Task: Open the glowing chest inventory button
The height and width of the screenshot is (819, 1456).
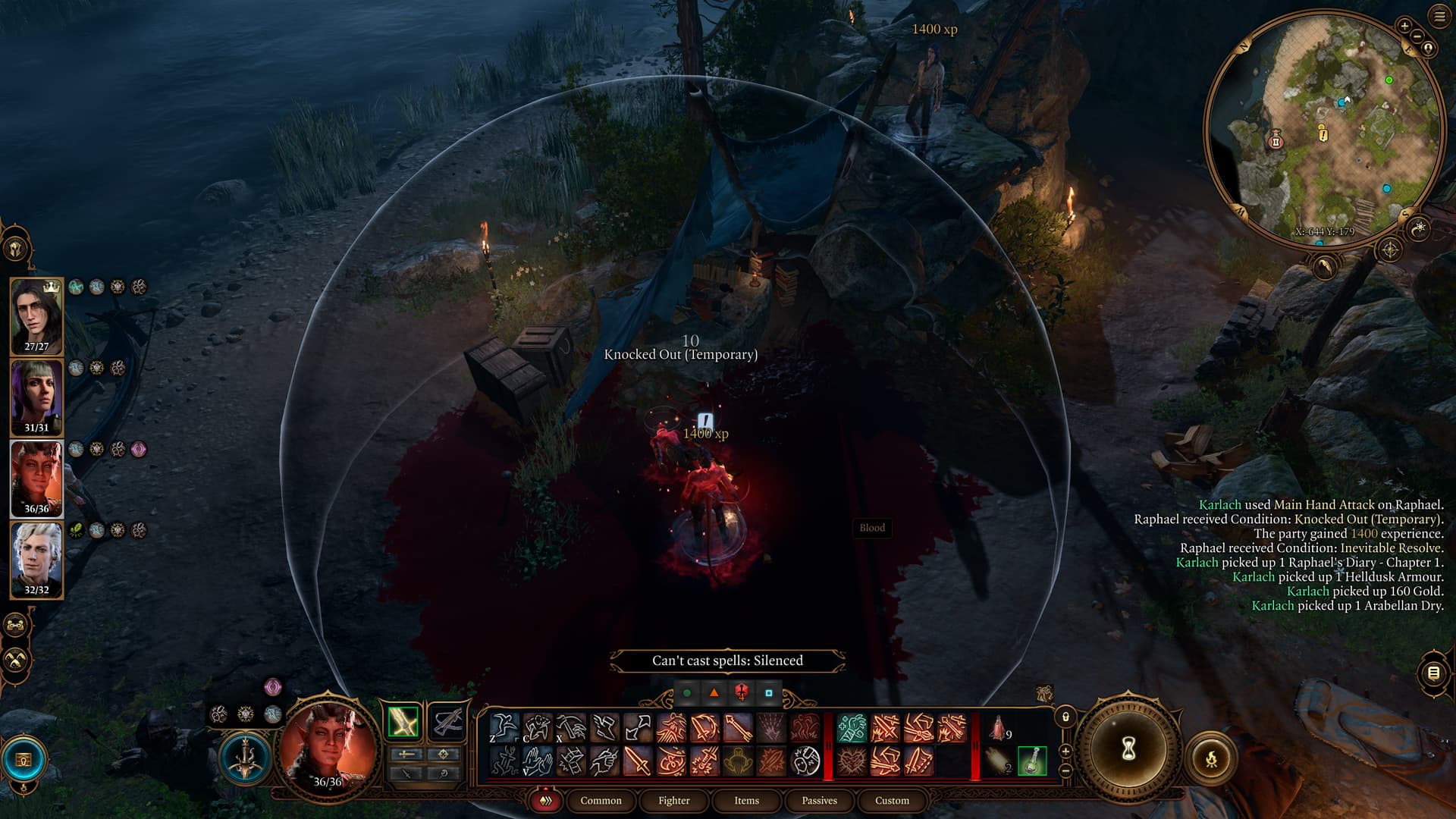Action: [24, 759]
